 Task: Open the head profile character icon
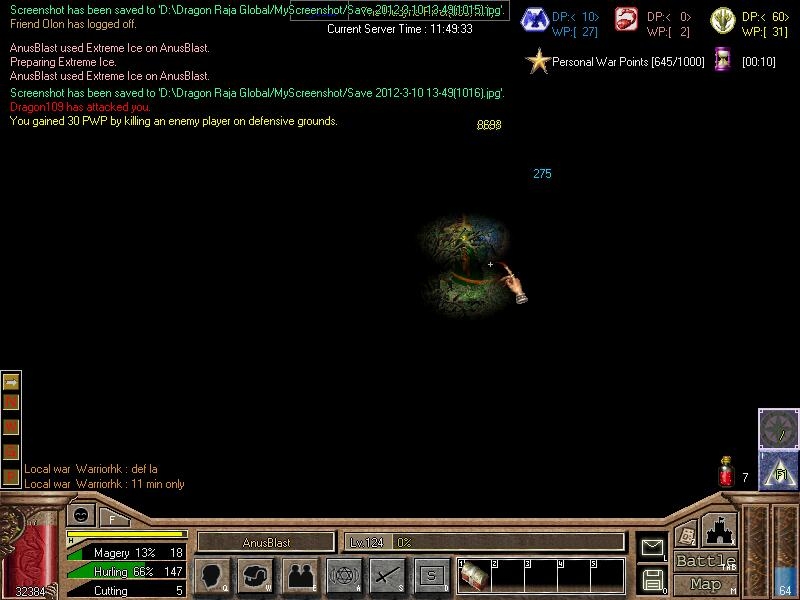212,576
